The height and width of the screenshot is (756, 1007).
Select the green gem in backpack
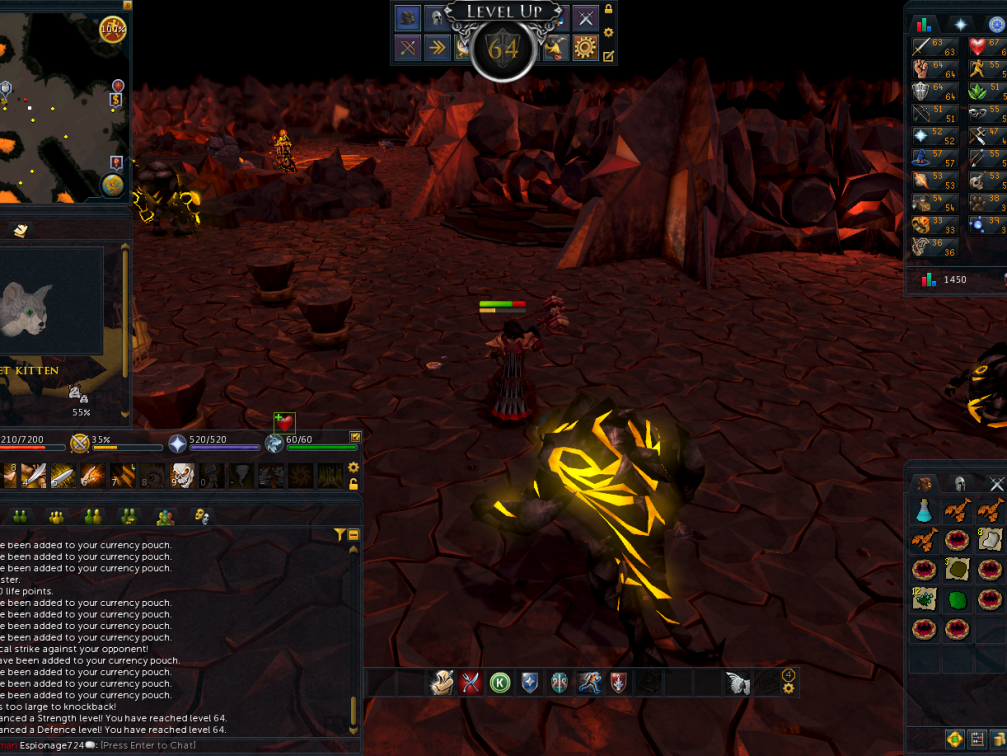957,601
